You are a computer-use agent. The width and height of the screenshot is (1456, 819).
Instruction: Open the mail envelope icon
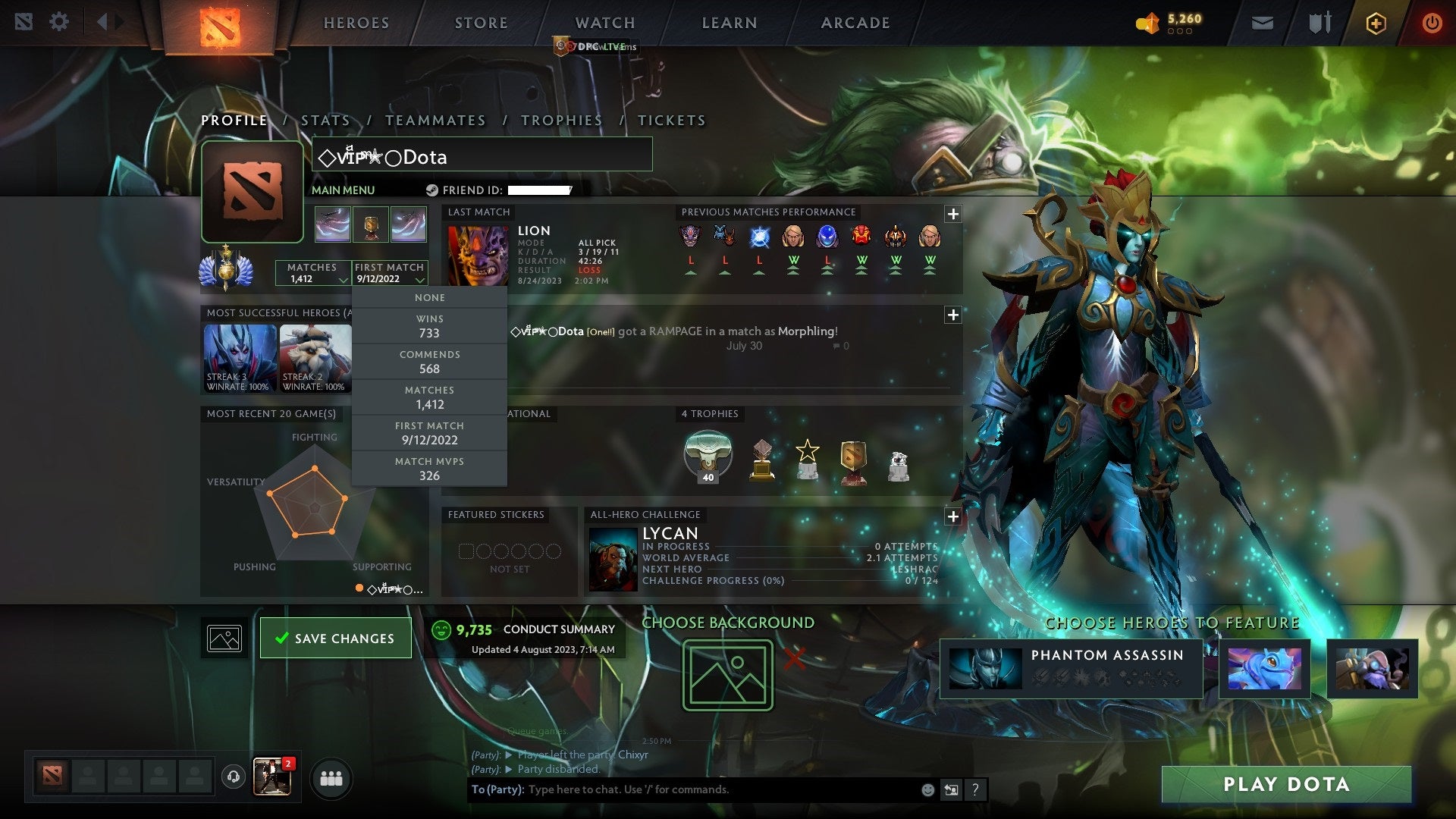tap(1262, 23)
